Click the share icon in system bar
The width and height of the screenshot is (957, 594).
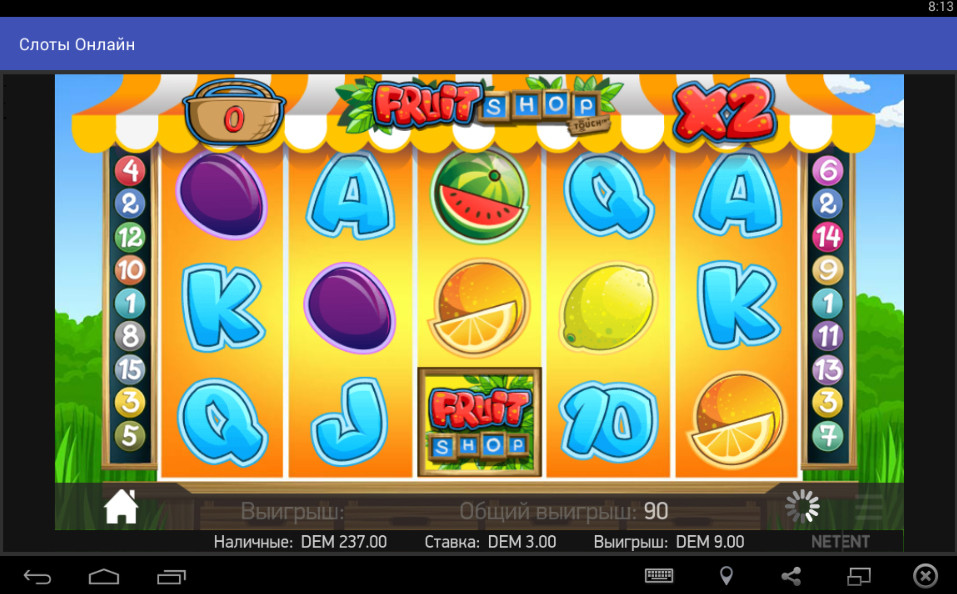coord(790,576)
